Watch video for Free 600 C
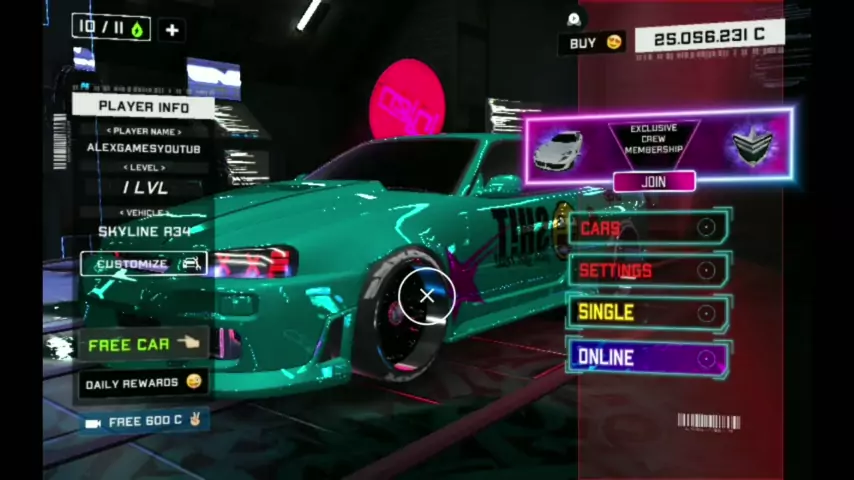This screenshot has width=854, height=480. point(145,421)
